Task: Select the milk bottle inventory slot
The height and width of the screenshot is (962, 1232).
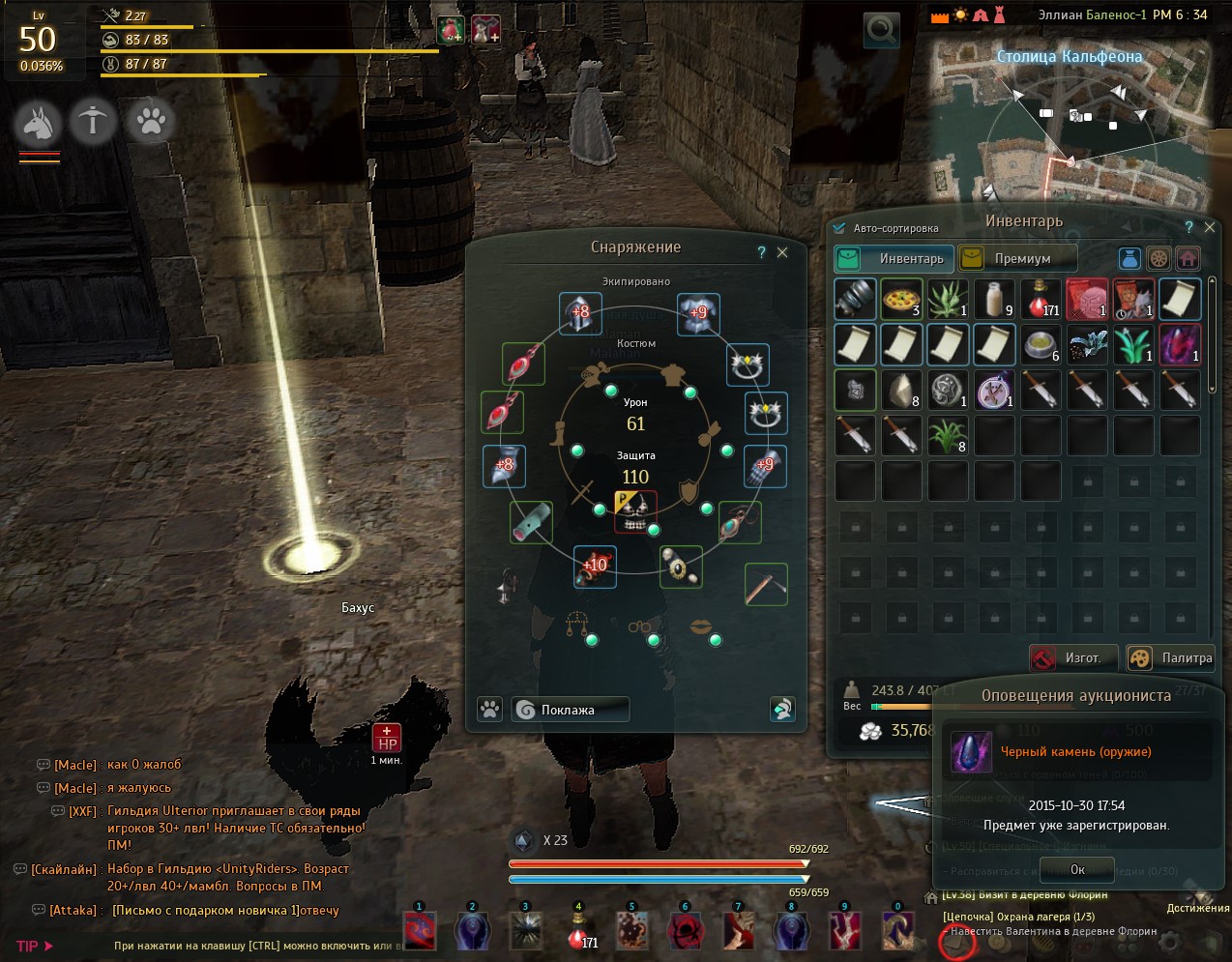Action: click(x=994, y=299)
